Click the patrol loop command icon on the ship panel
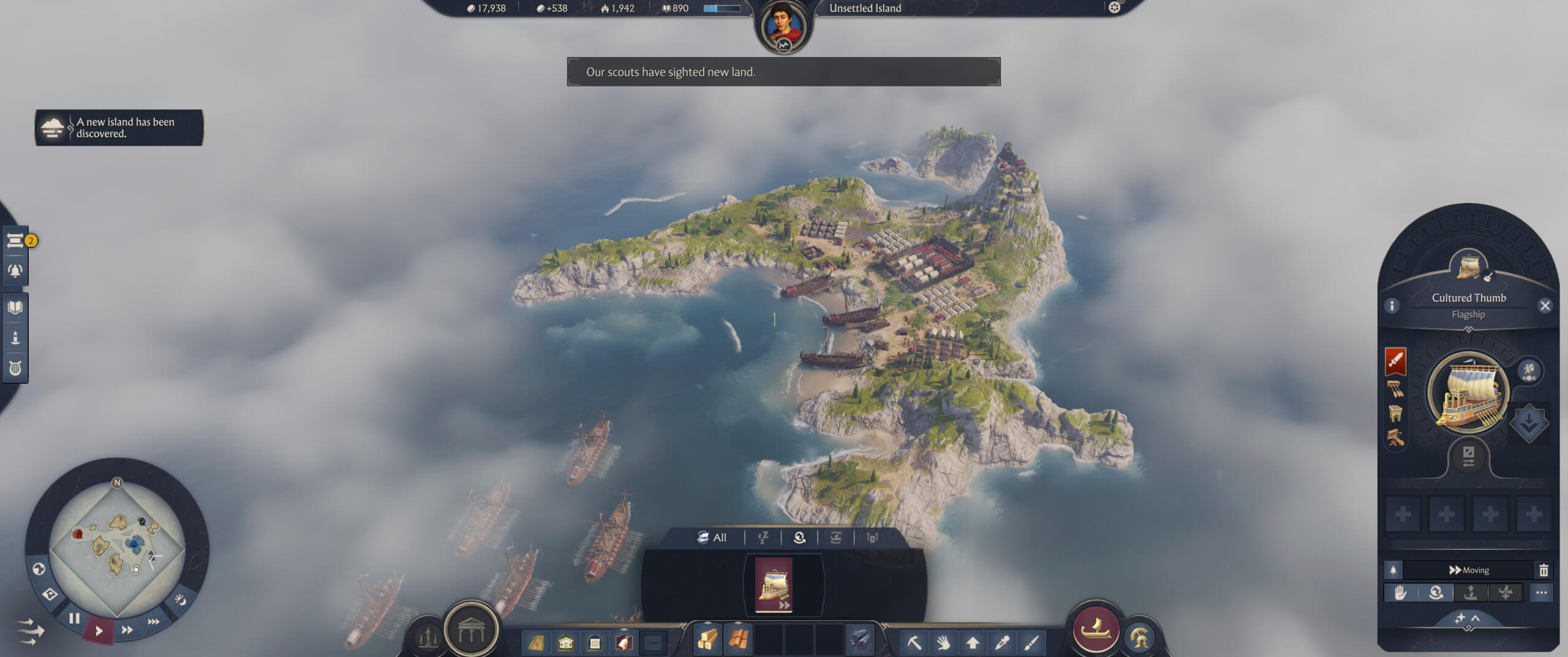This screenshot has width=1568, height=657. pyautogui.click(x=1436, y=593)
